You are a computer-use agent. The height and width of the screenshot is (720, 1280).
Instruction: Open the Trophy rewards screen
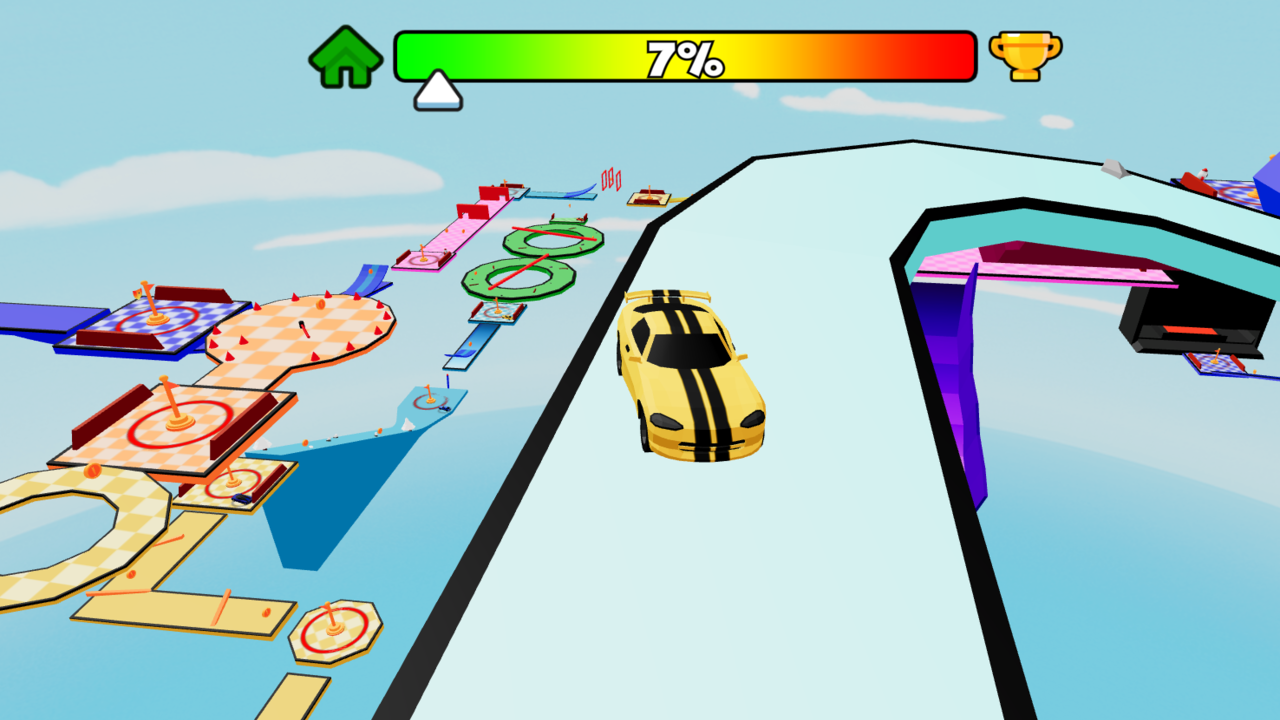point(1021,56)
